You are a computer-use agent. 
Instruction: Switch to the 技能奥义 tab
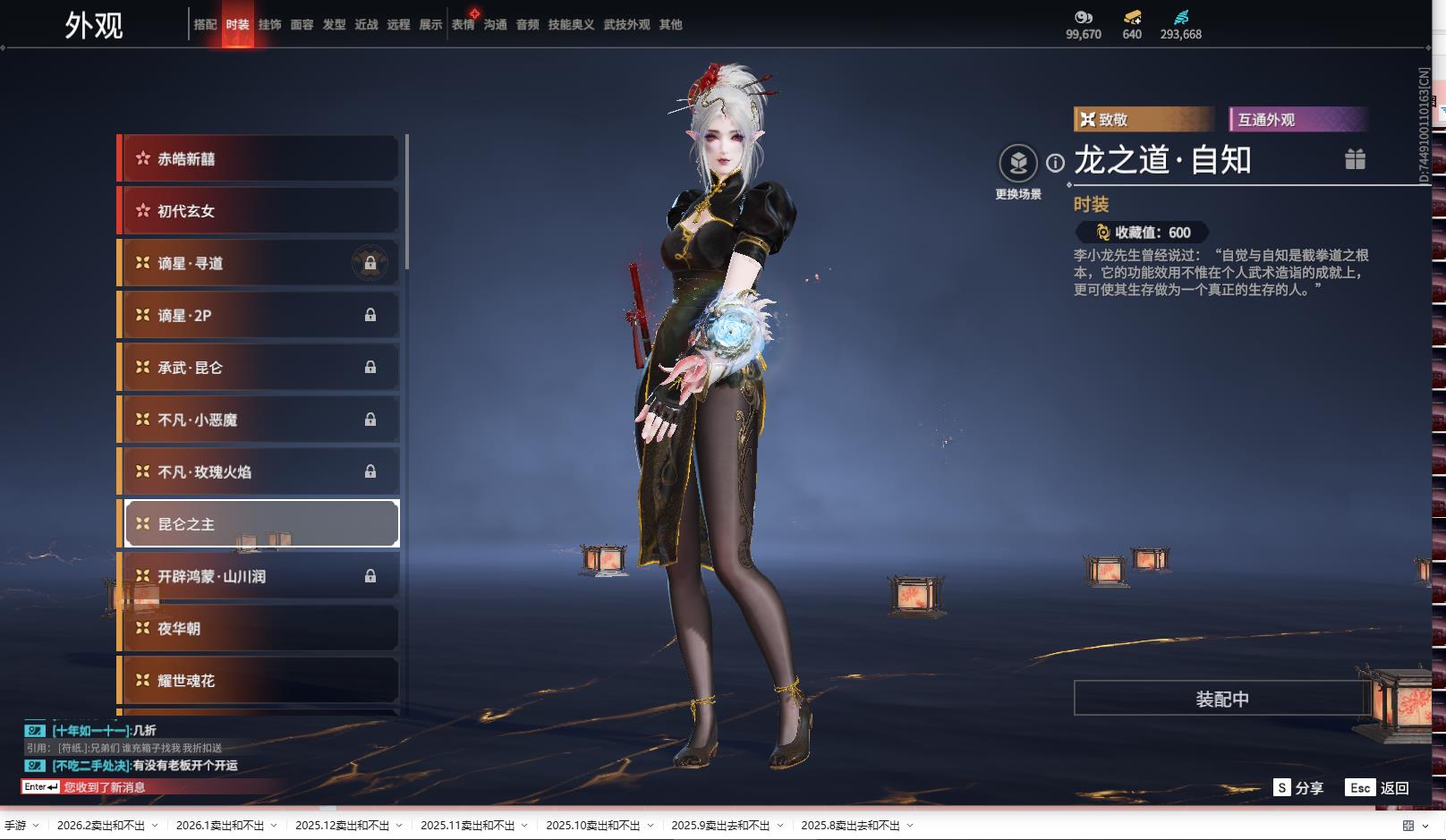(x=571, y=25)
